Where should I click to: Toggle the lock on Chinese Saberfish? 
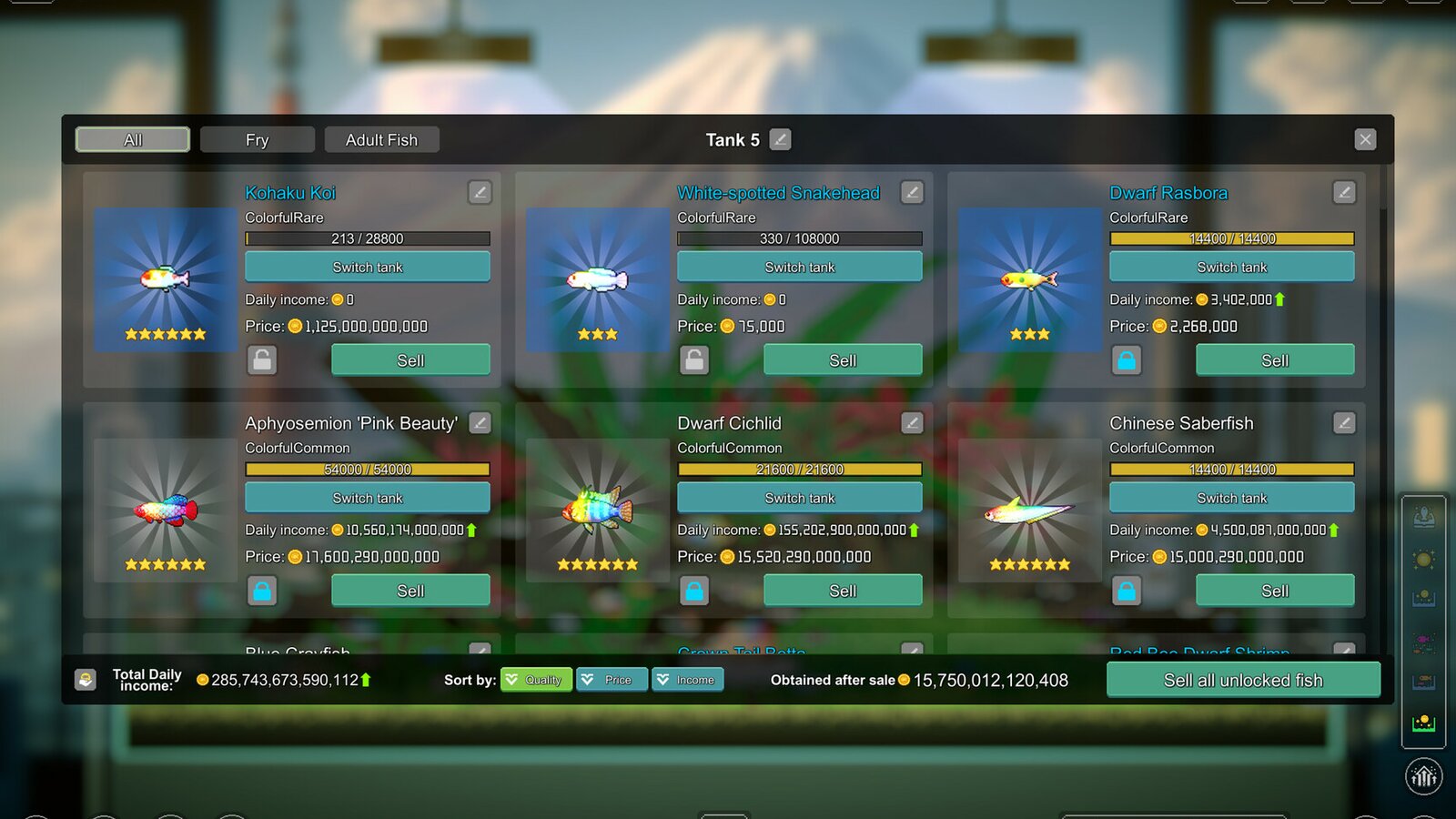coord(1127,591)
